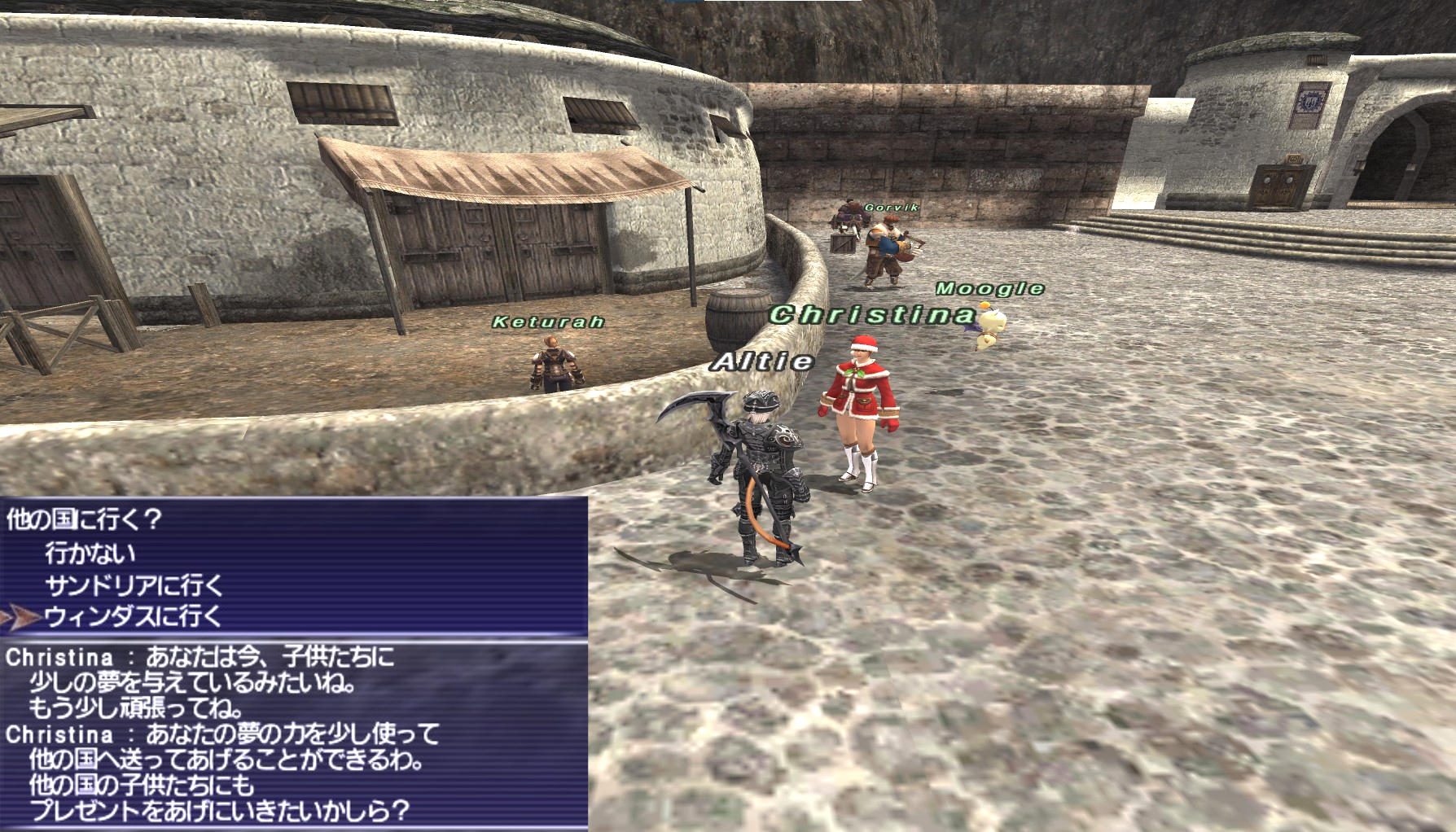Click the Christina chat log window

[293, 734]
